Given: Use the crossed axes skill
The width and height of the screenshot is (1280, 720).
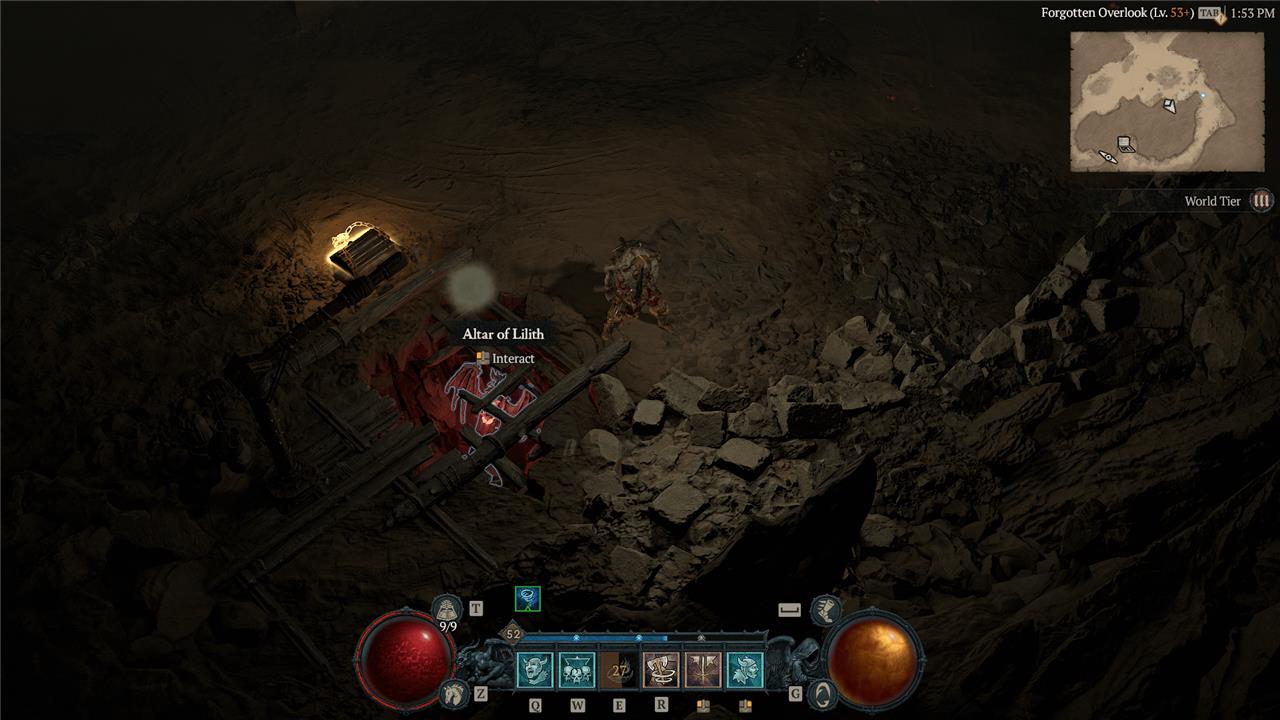Looking at the screenshot, I should coord(703,670).
